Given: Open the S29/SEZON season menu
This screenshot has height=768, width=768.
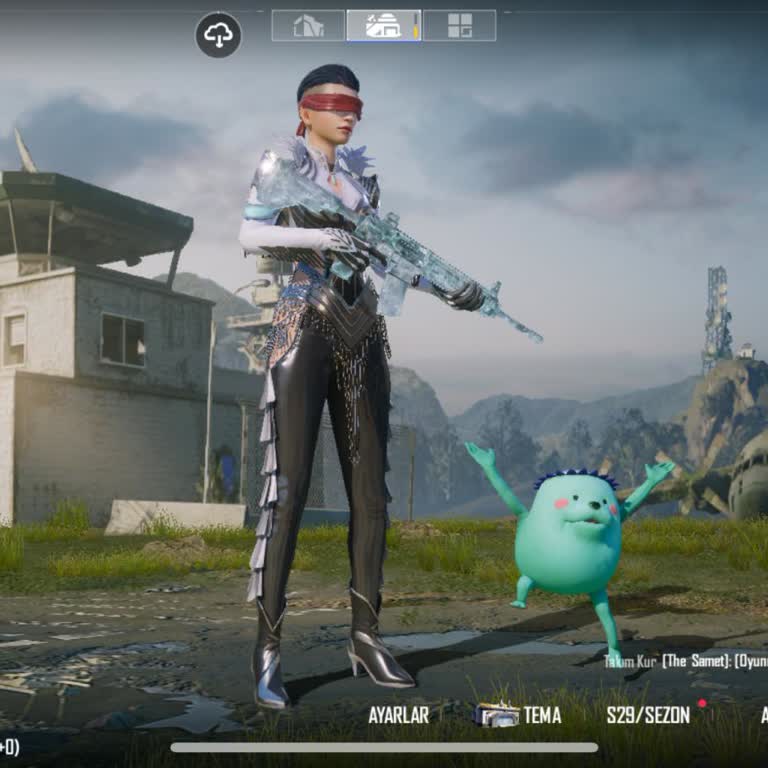Looking at the screenshot, I should [x=648, y=715].
